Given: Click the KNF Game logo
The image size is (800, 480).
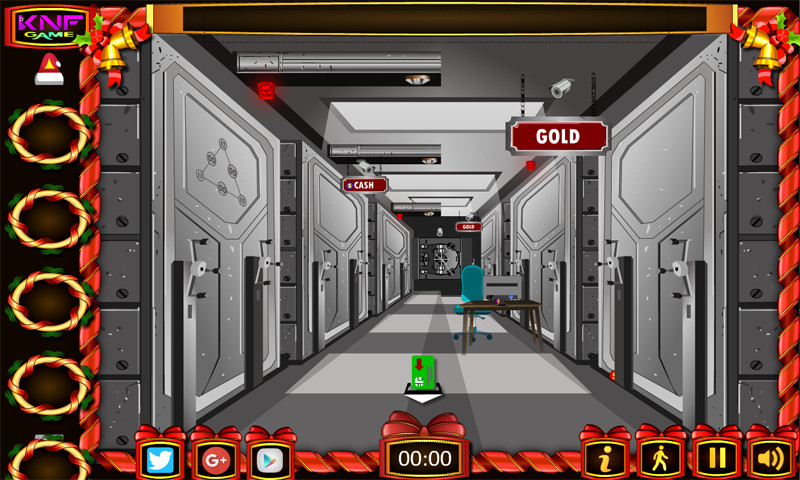Looking at the screenshot, I should (x=48, y=26).
